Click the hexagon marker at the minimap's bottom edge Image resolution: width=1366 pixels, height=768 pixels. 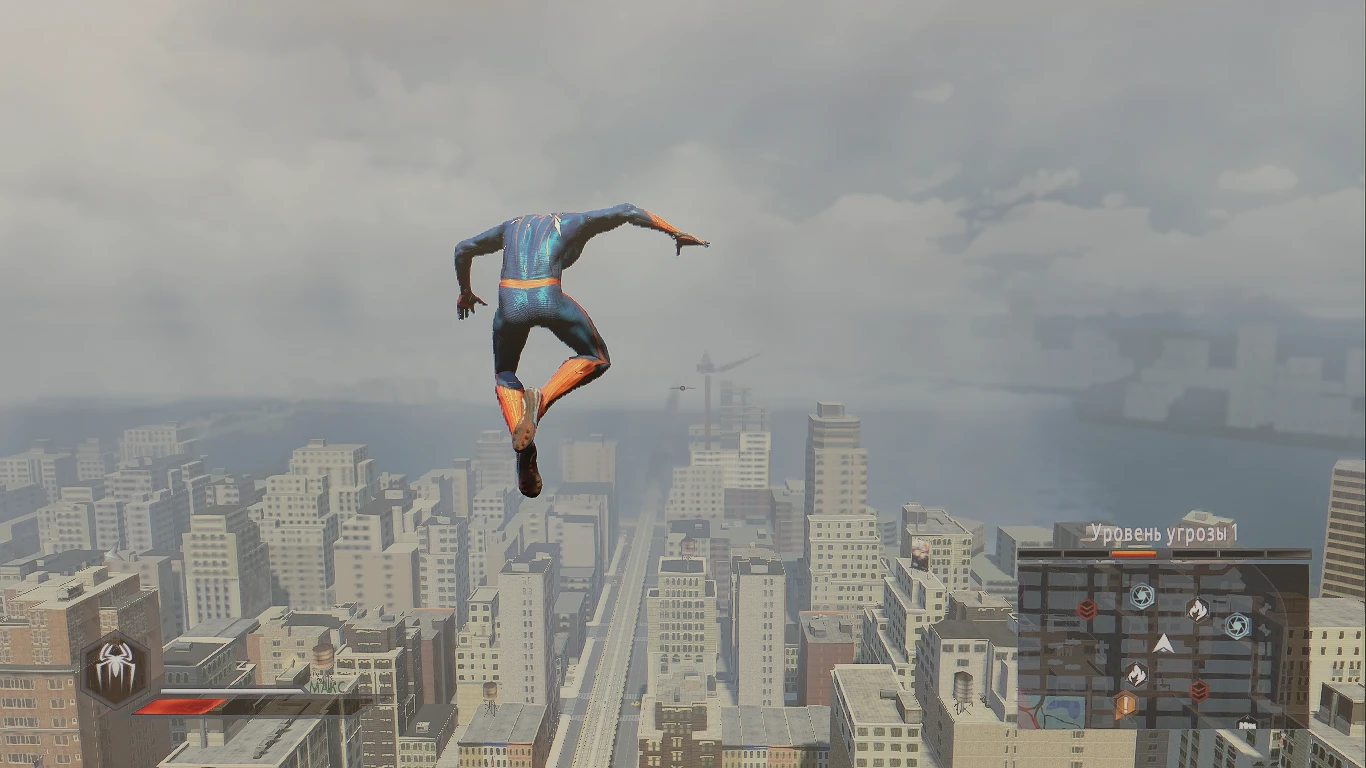click(1246, 722)
